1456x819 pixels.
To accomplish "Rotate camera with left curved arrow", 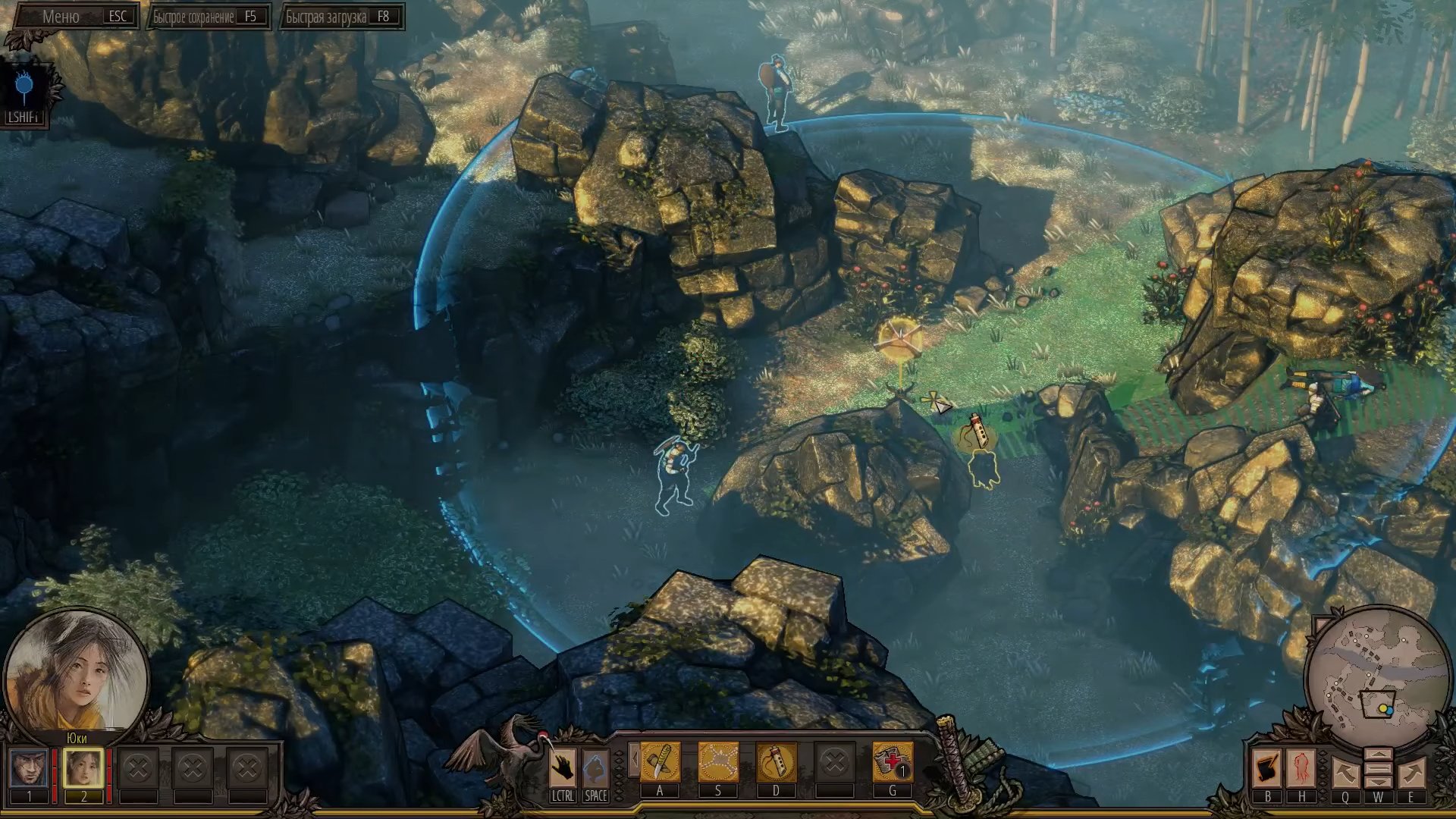I will click(1345, 773).
